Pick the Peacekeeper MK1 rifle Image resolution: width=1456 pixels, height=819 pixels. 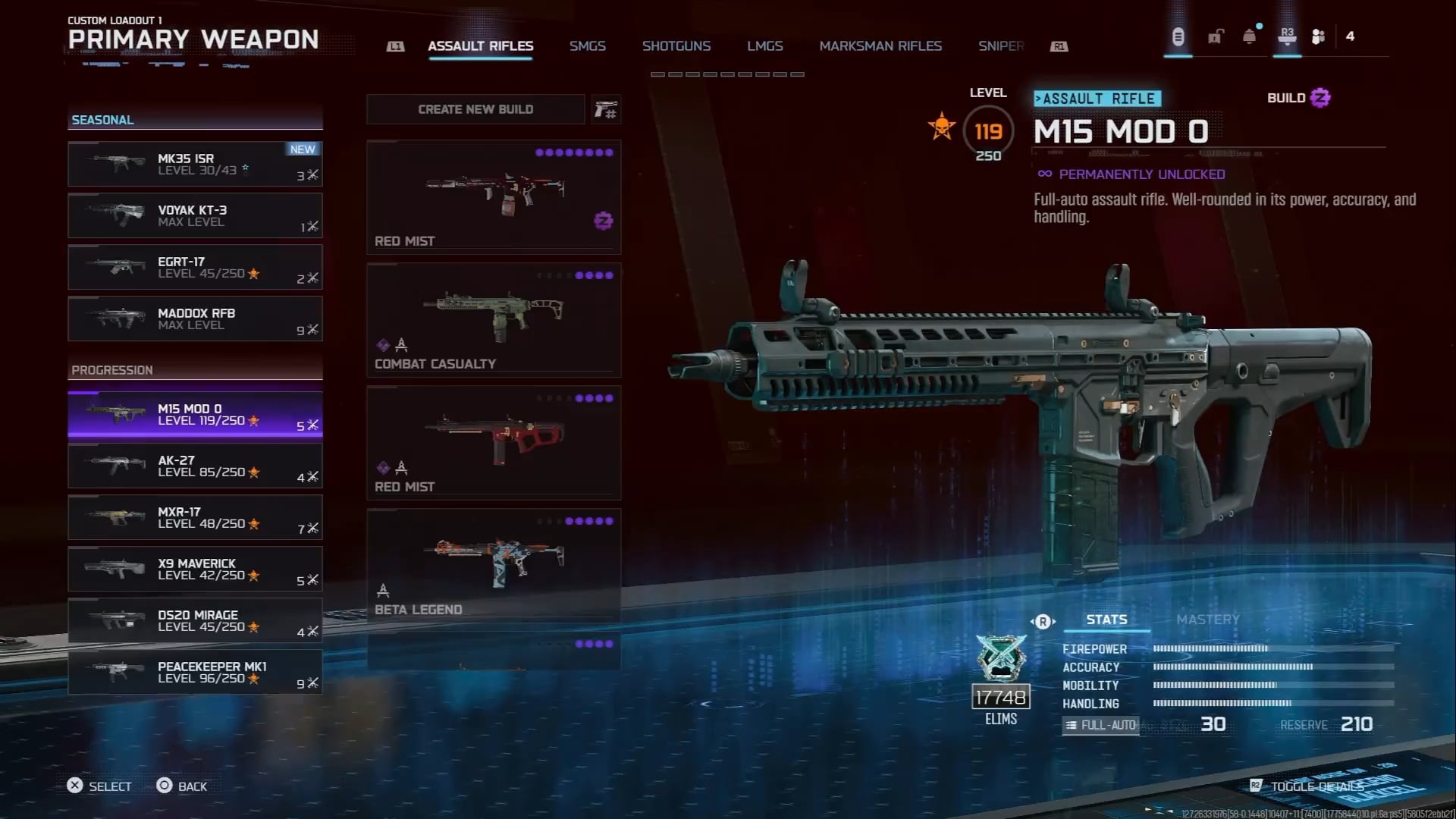pyautogui.click(x=195, y=672)
